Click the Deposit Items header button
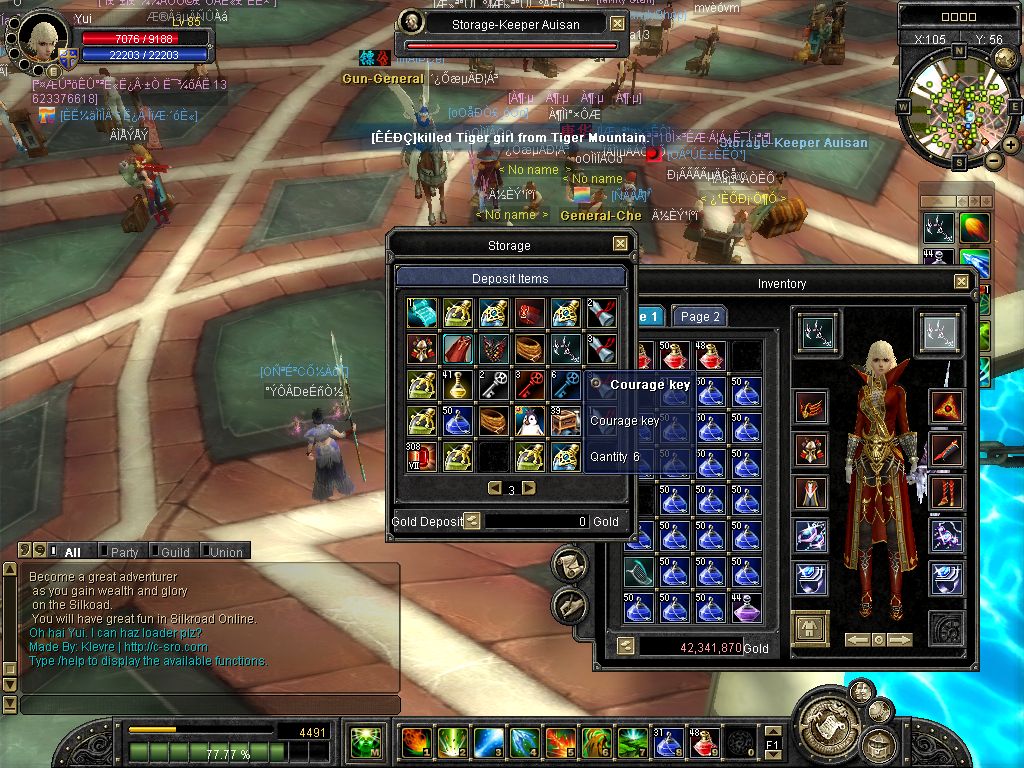This screenshot has height=768, width=1024. point(510,278)
